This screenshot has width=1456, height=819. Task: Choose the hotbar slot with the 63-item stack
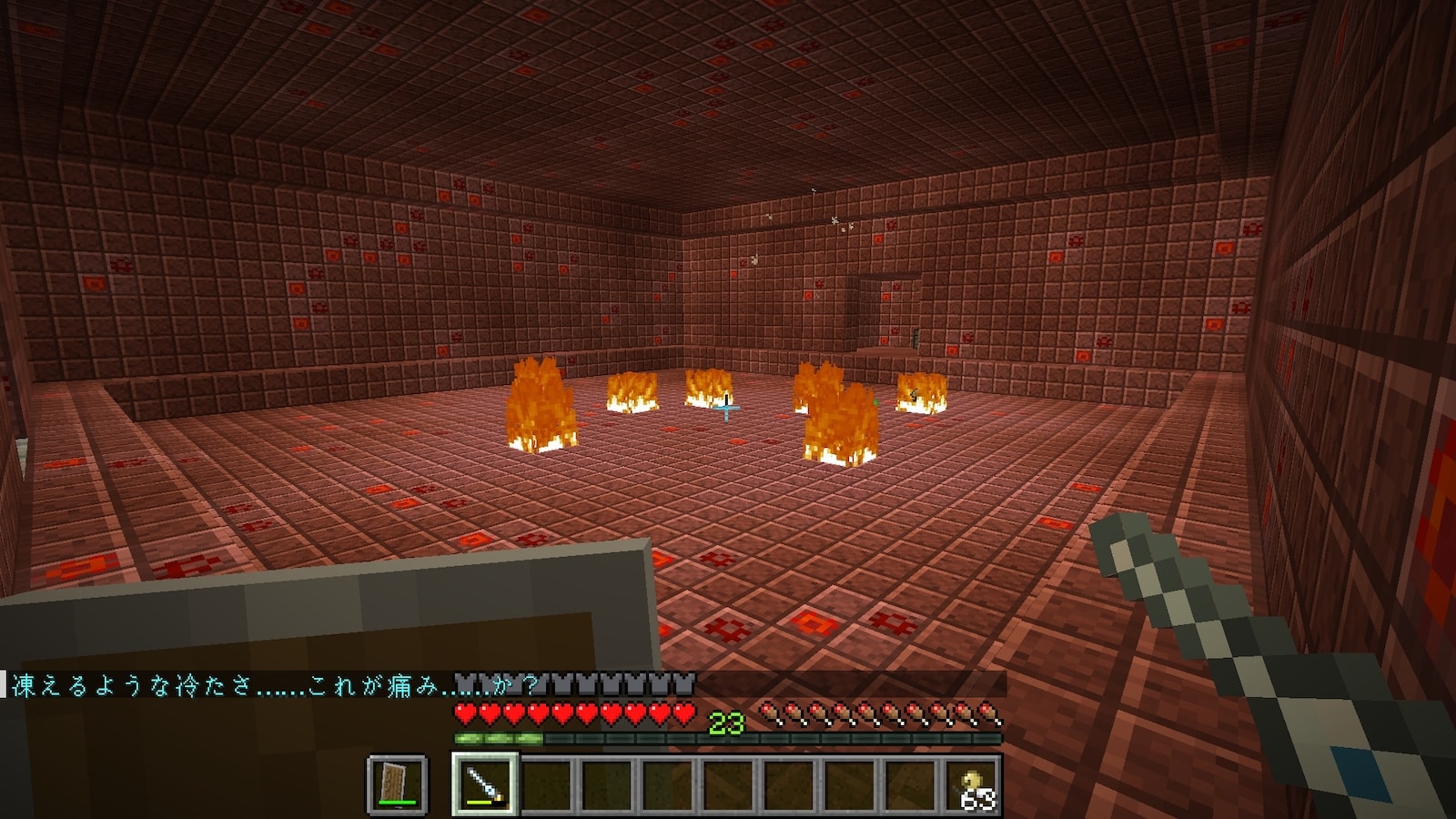(973, 784)
